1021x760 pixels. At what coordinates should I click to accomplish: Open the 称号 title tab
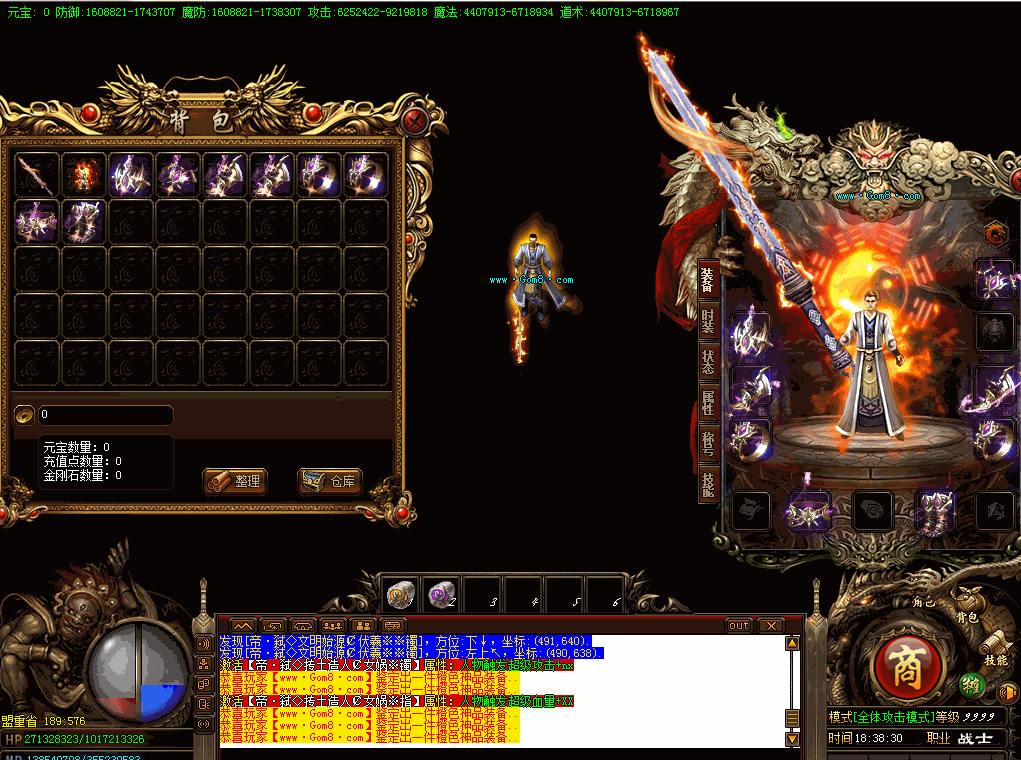[707, 443]
